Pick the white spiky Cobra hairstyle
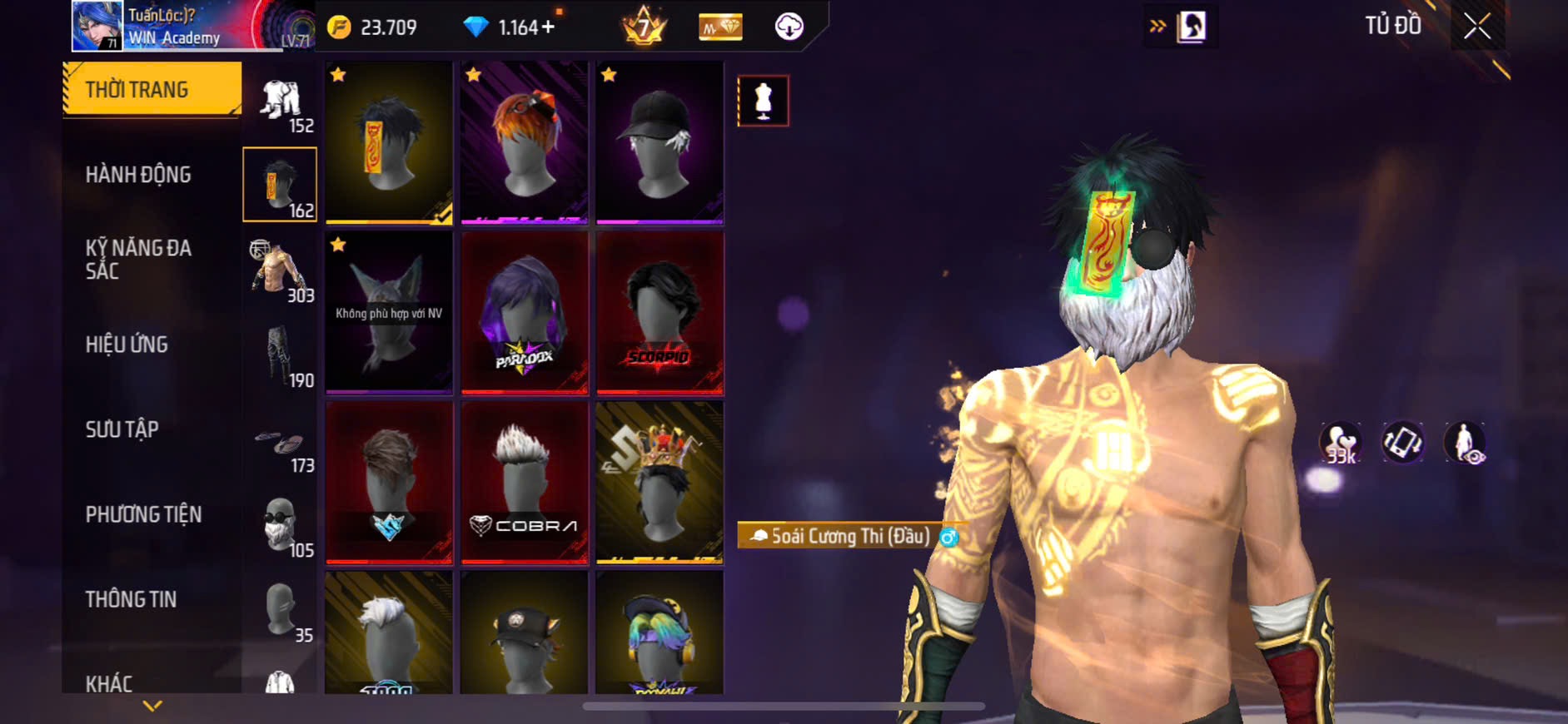 click(525, 483)
